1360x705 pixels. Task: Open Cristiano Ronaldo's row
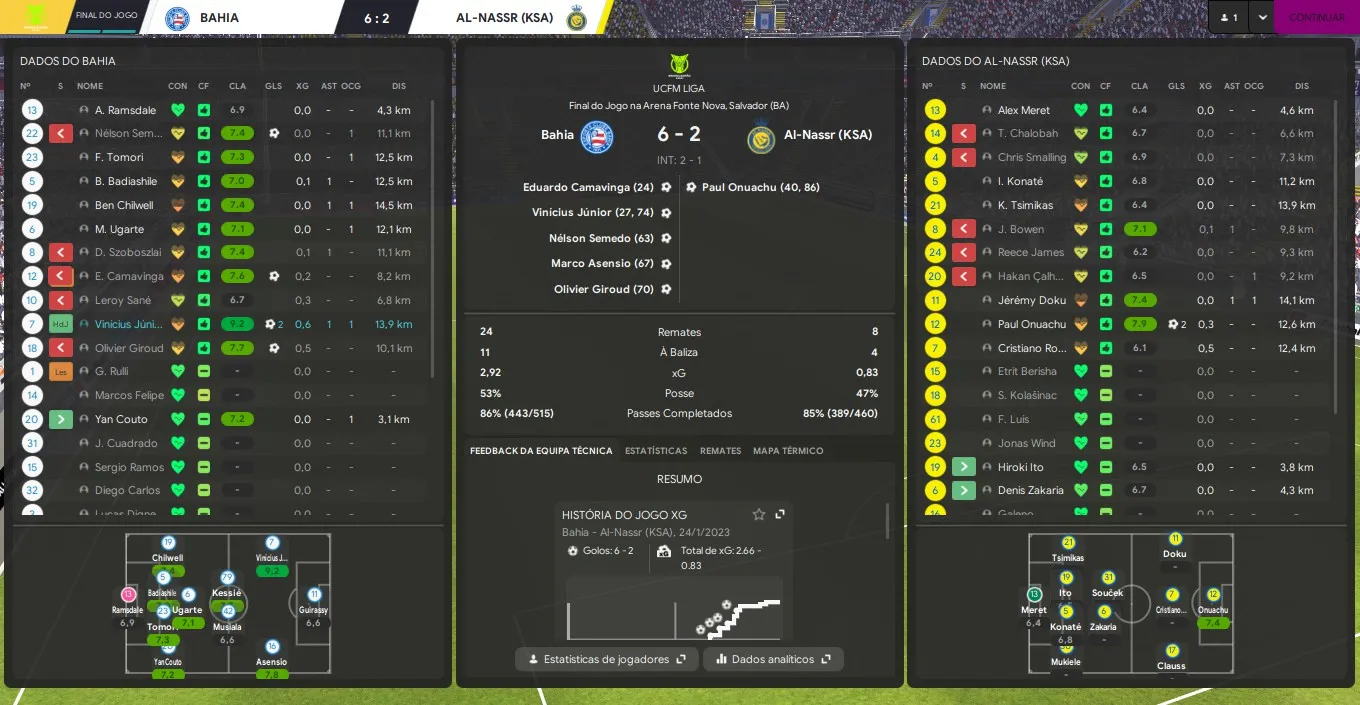pyautogui.click(x=1031, y=348)
